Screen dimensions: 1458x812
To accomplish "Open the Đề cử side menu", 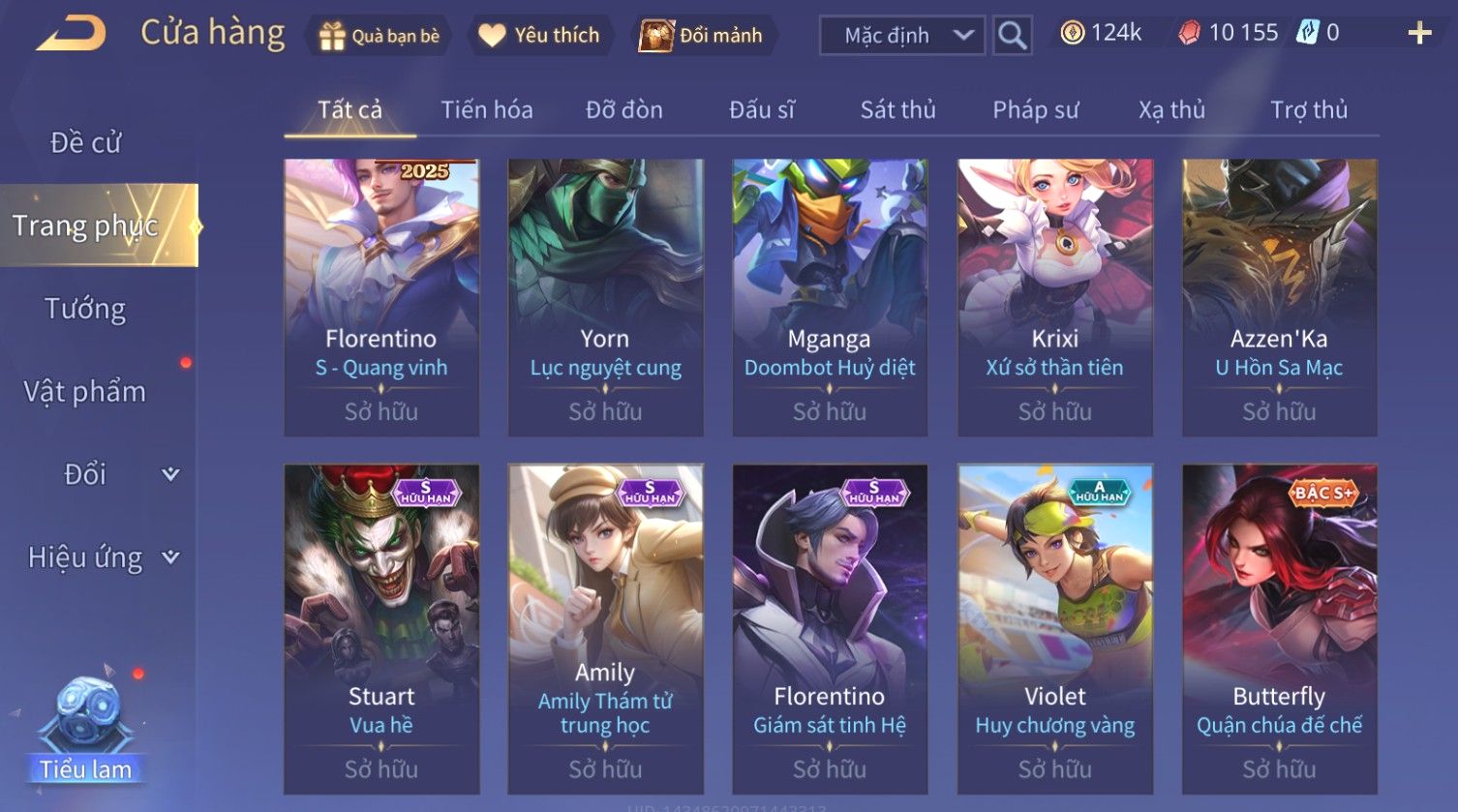I will click(x=86, y=143).
